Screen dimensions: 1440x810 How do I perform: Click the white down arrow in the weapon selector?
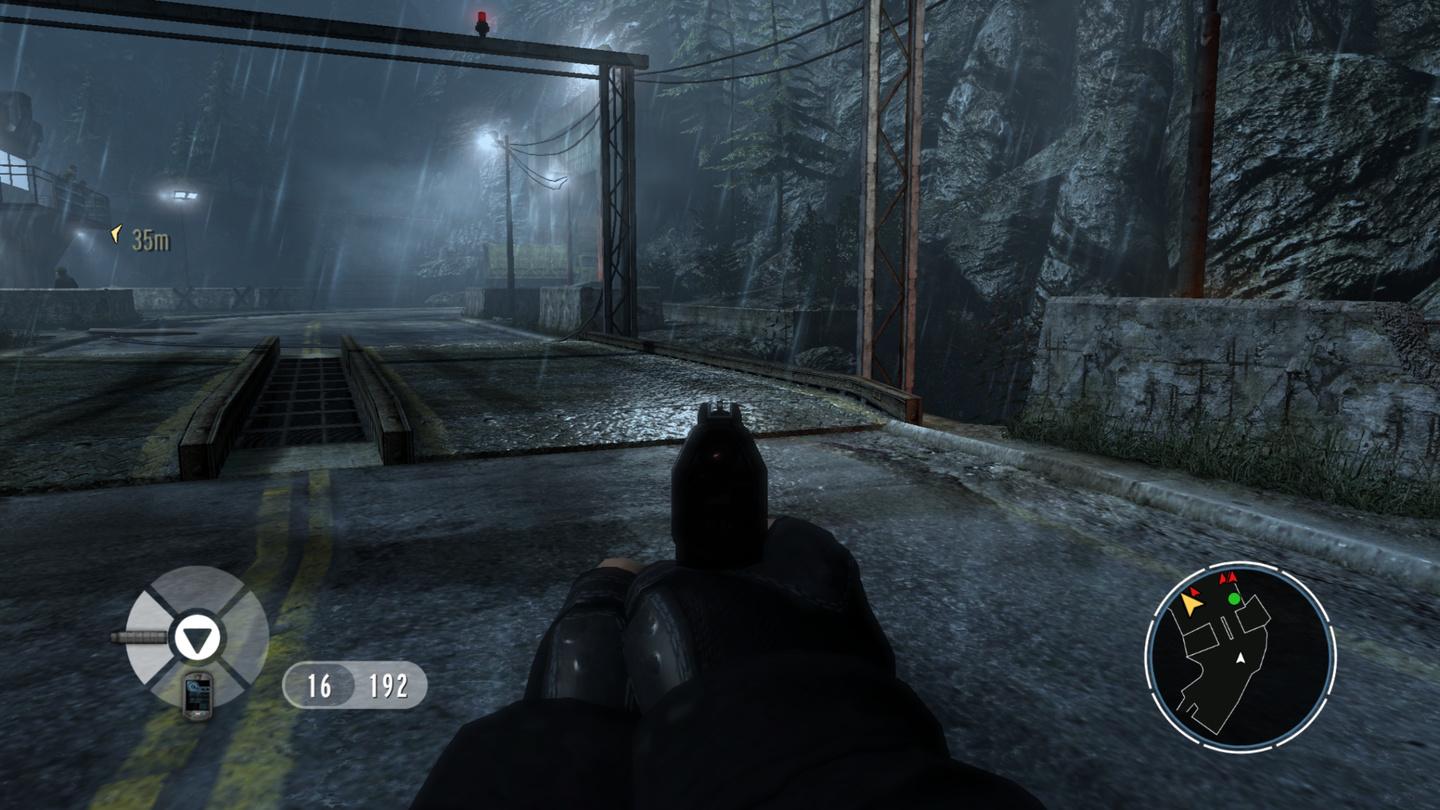[199, 637]
